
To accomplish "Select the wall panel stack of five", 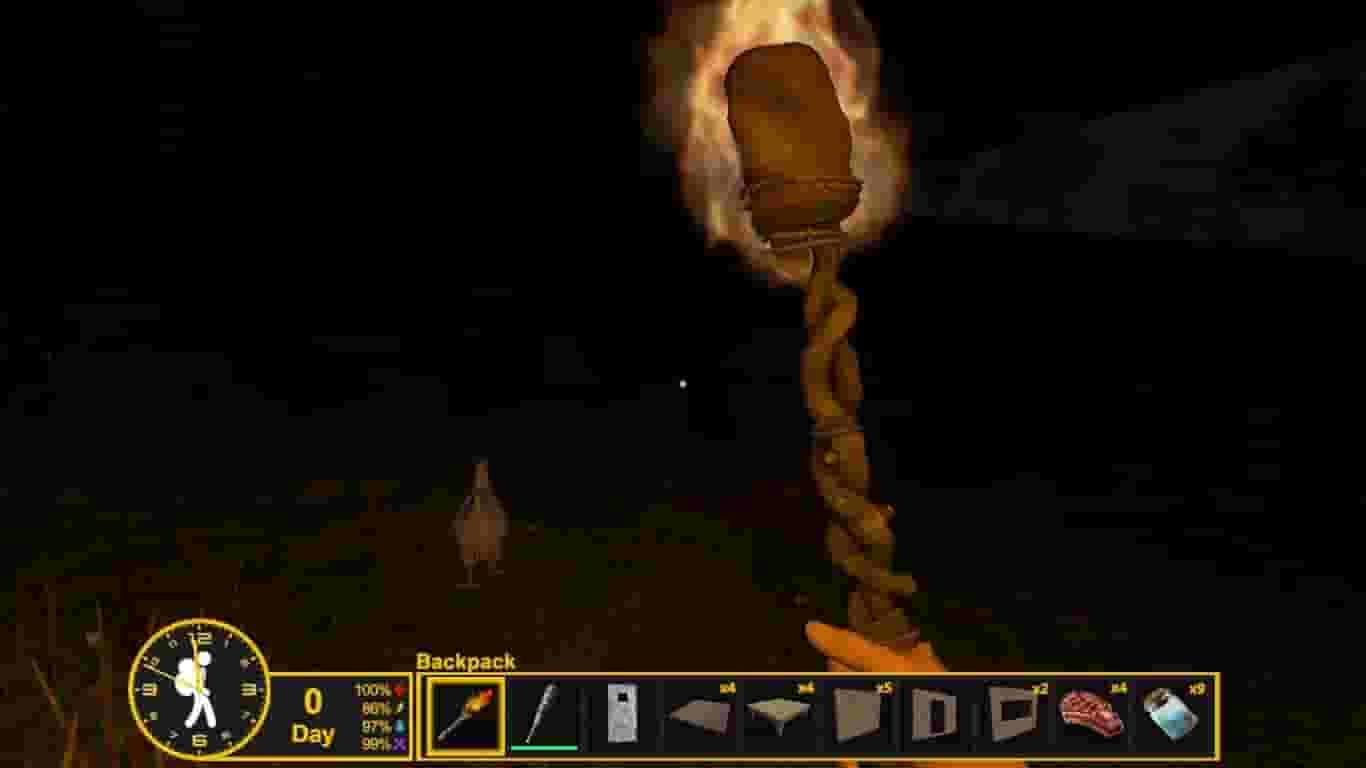I will [856, 712].
